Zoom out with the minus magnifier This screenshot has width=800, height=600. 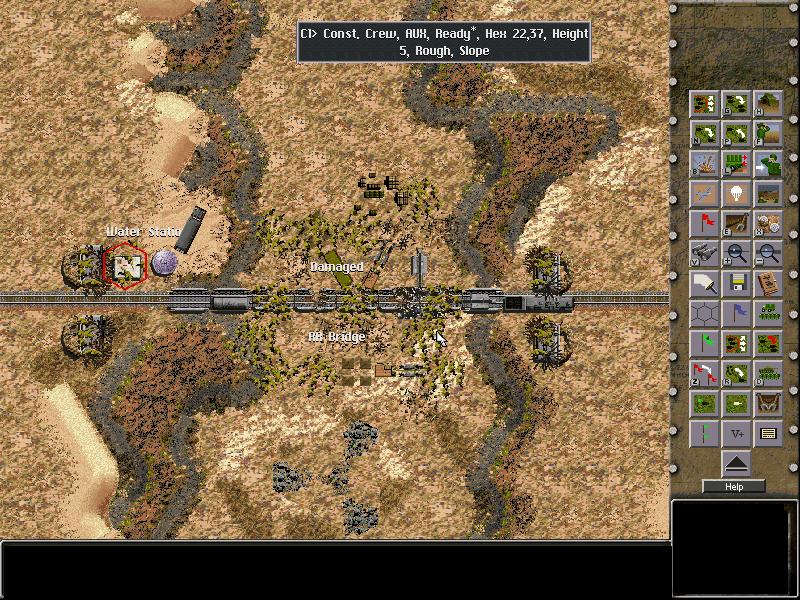768,253
